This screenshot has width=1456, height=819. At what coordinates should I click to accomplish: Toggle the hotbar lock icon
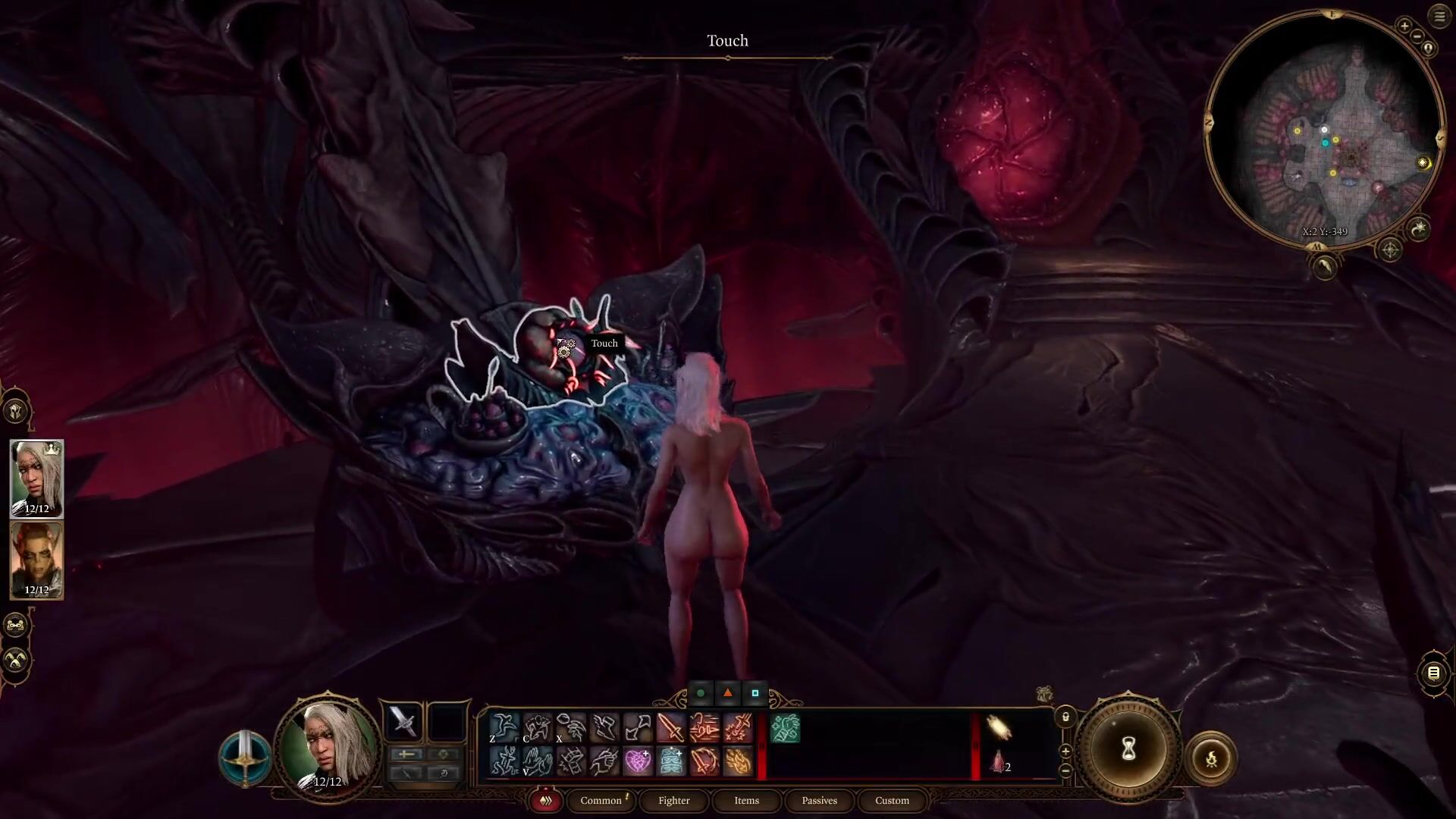1065,717
